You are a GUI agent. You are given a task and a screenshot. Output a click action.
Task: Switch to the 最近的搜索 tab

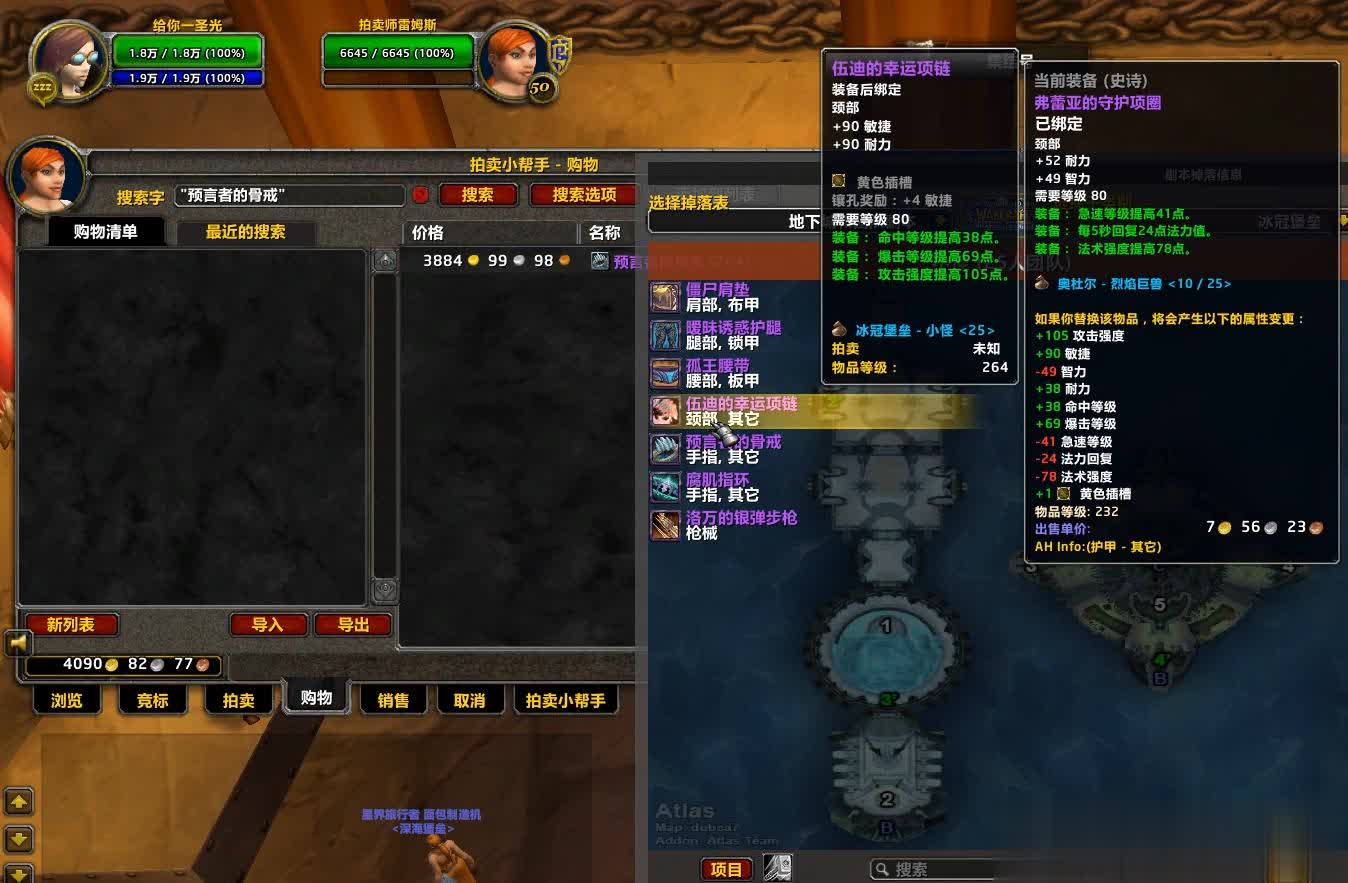(243, 231)
